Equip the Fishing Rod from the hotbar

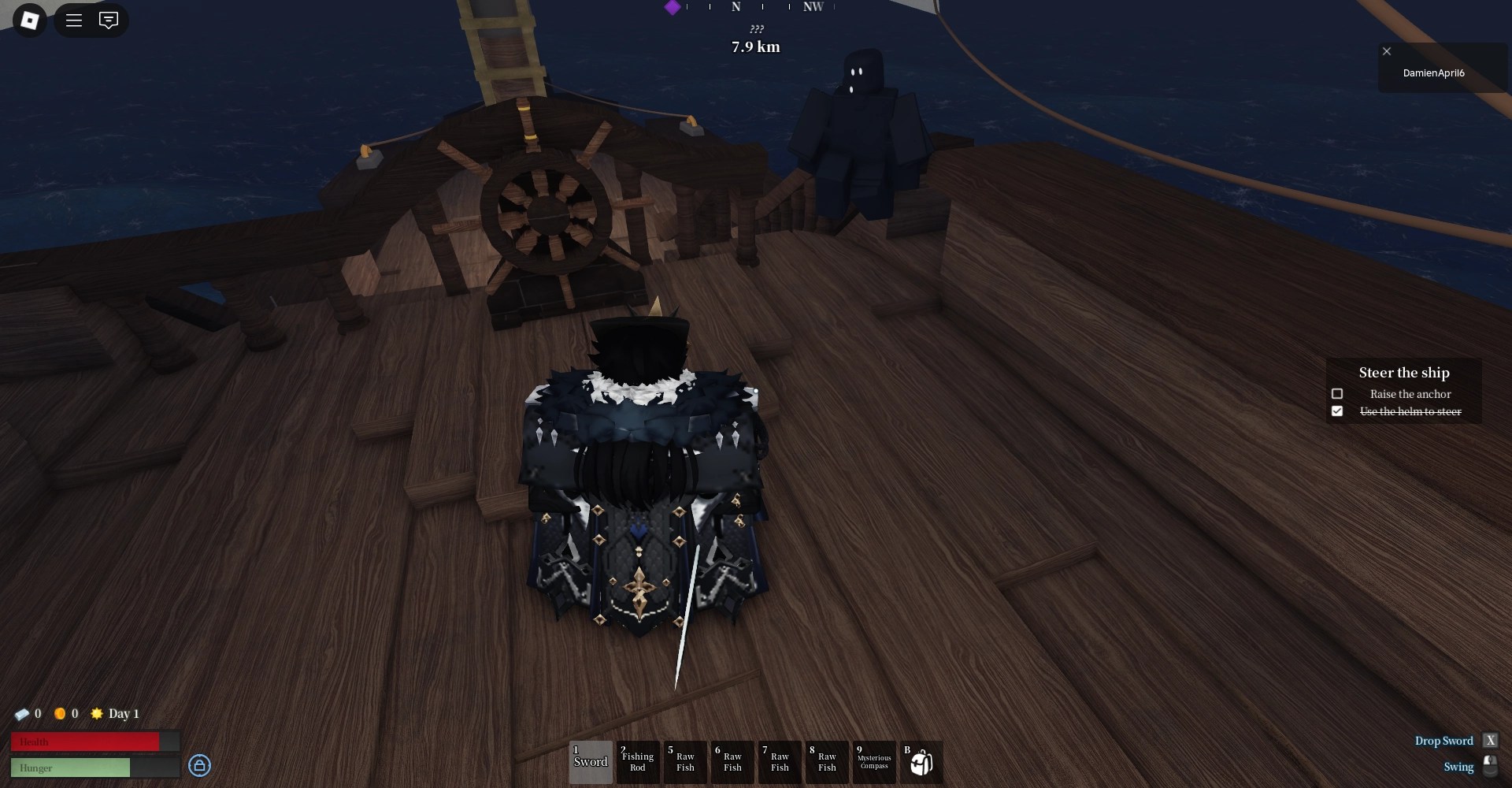[638, 762]
